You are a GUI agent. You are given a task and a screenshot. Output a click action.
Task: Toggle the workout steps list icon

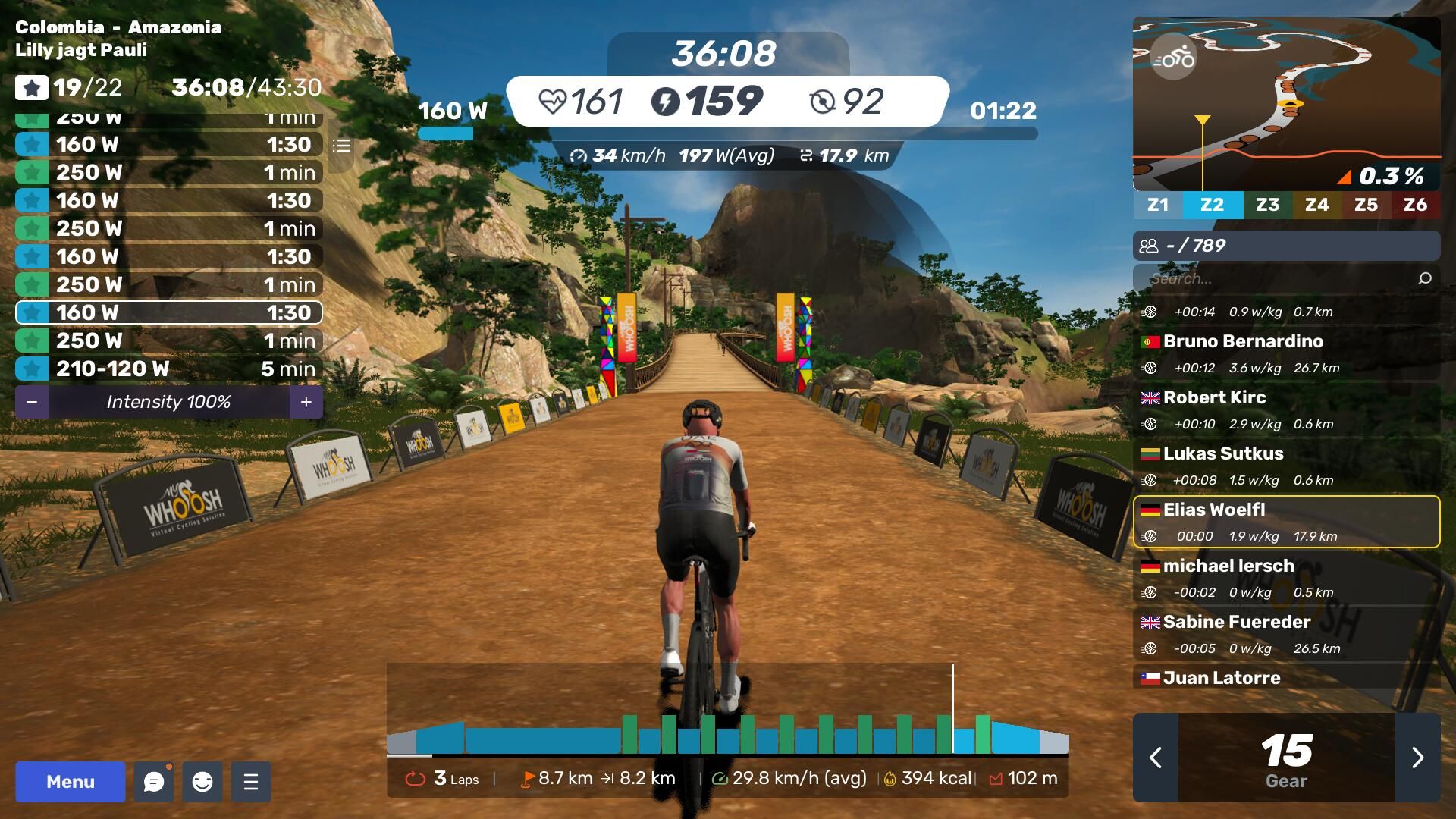pyautogui.click(x=341, y=146)
